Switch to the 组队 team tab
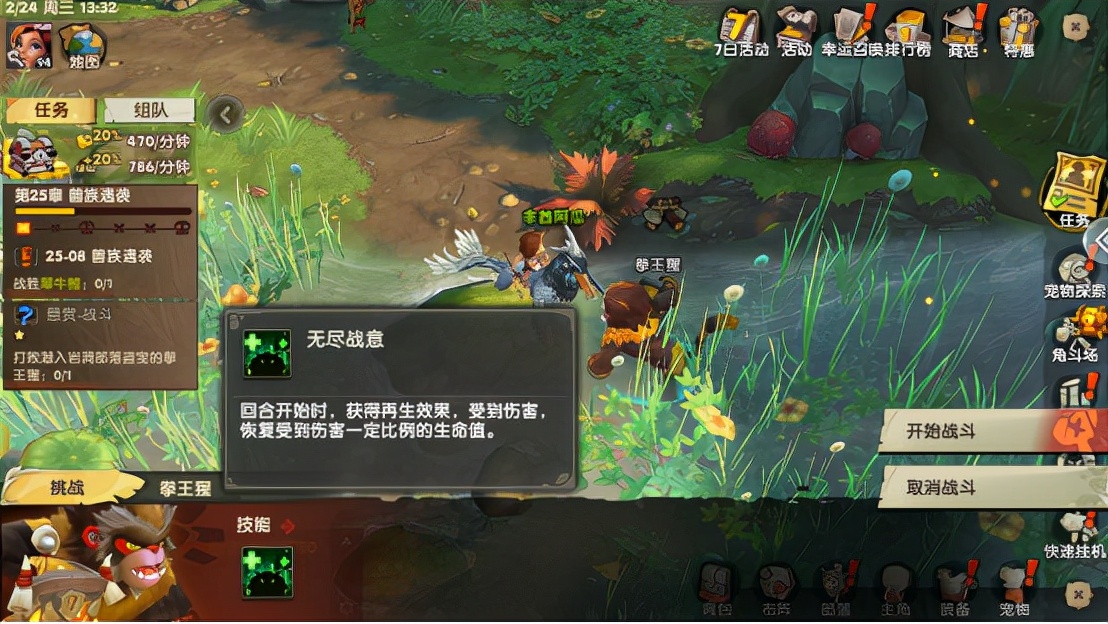Screen dimensions: 1108x624 coord(150,110)
